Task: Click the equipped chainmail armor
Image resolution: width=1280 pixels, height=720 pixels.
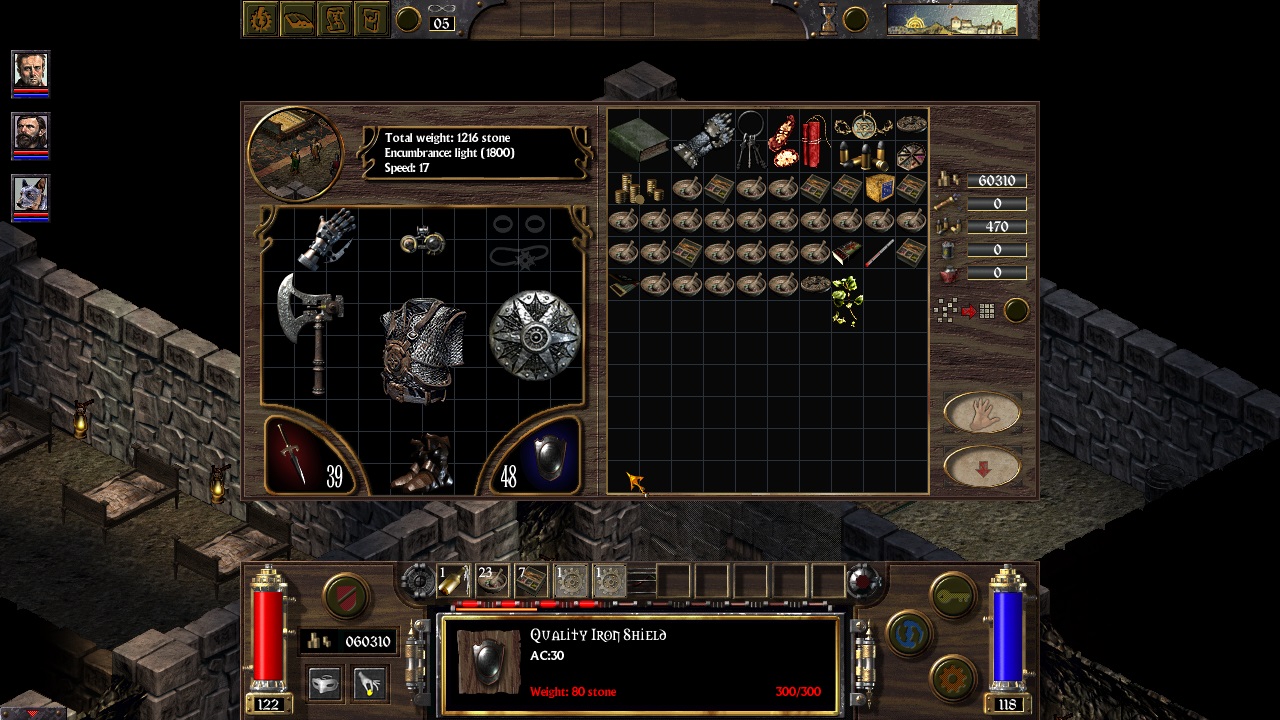Action: (423, 348)
